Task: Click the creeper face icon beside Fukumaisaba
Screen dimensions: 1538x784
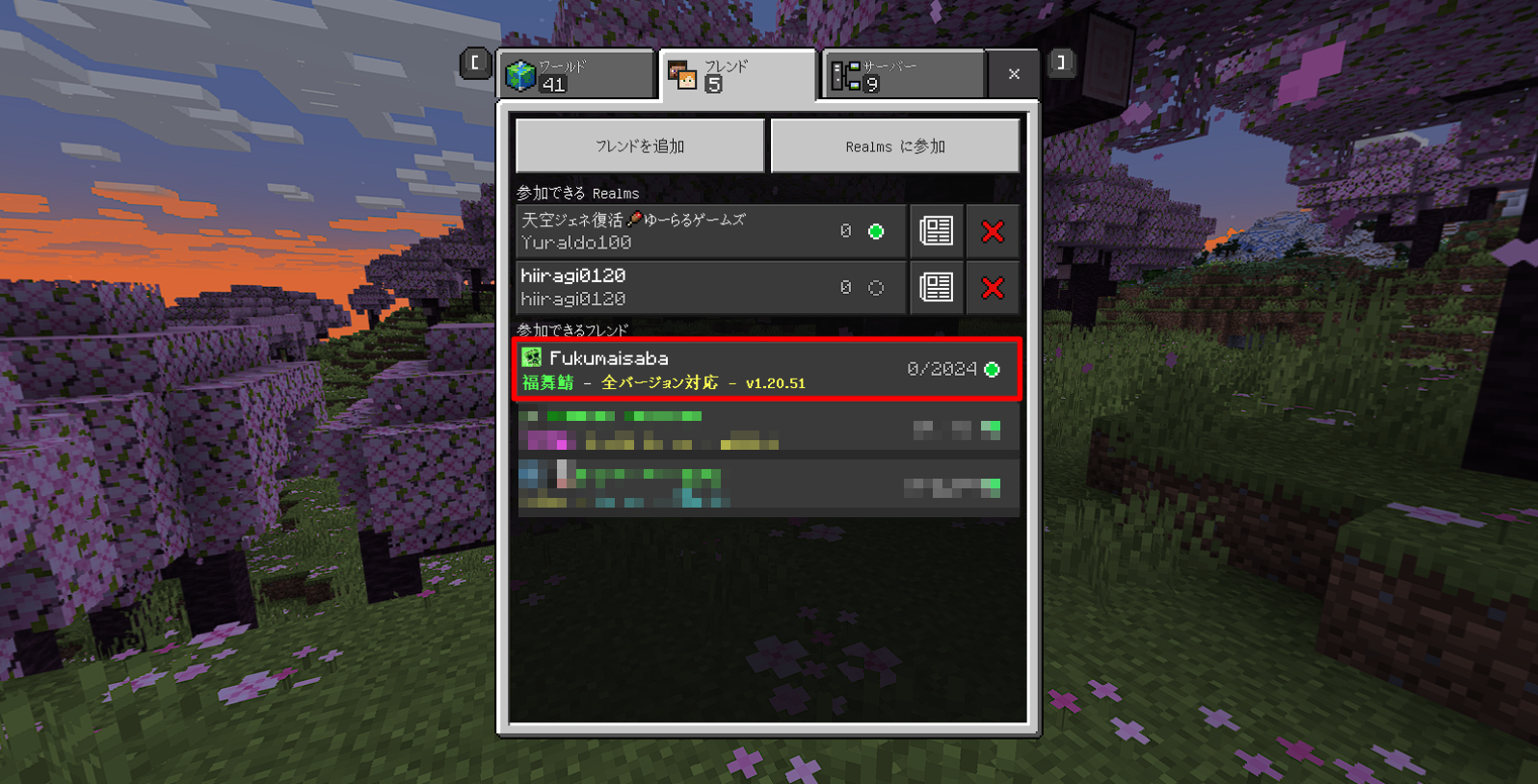Action: 532,355
